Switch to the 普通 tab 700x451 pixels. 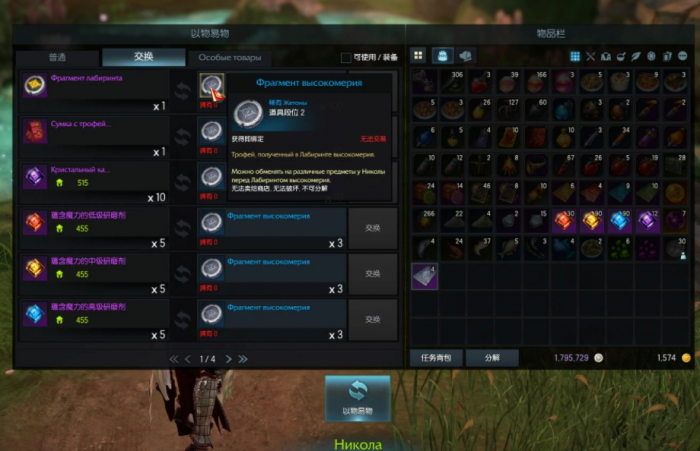pyautogui.click(x=57, y=58)
